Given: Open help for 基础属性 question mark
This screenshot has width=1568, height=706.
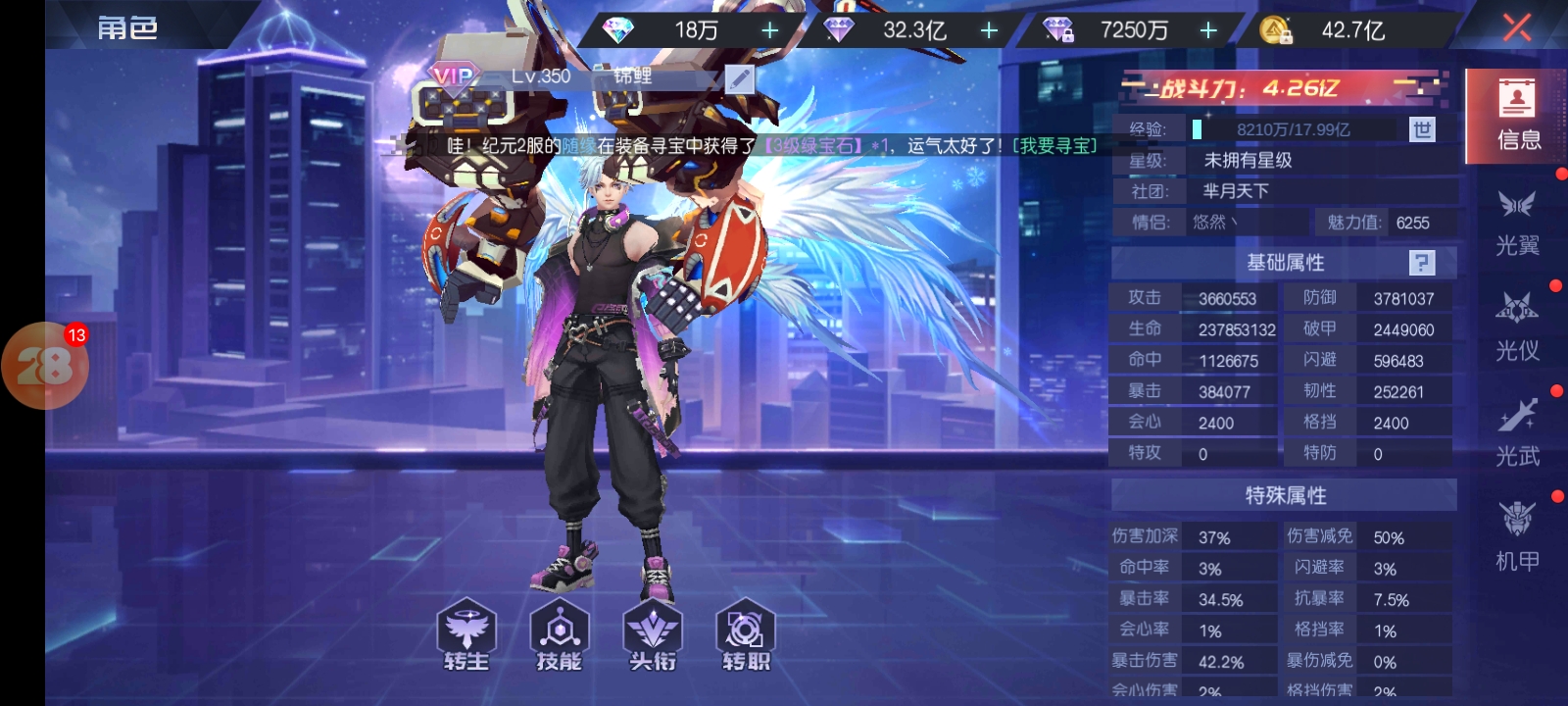Looking at the screenshot, I should (x=1421, y=263).
